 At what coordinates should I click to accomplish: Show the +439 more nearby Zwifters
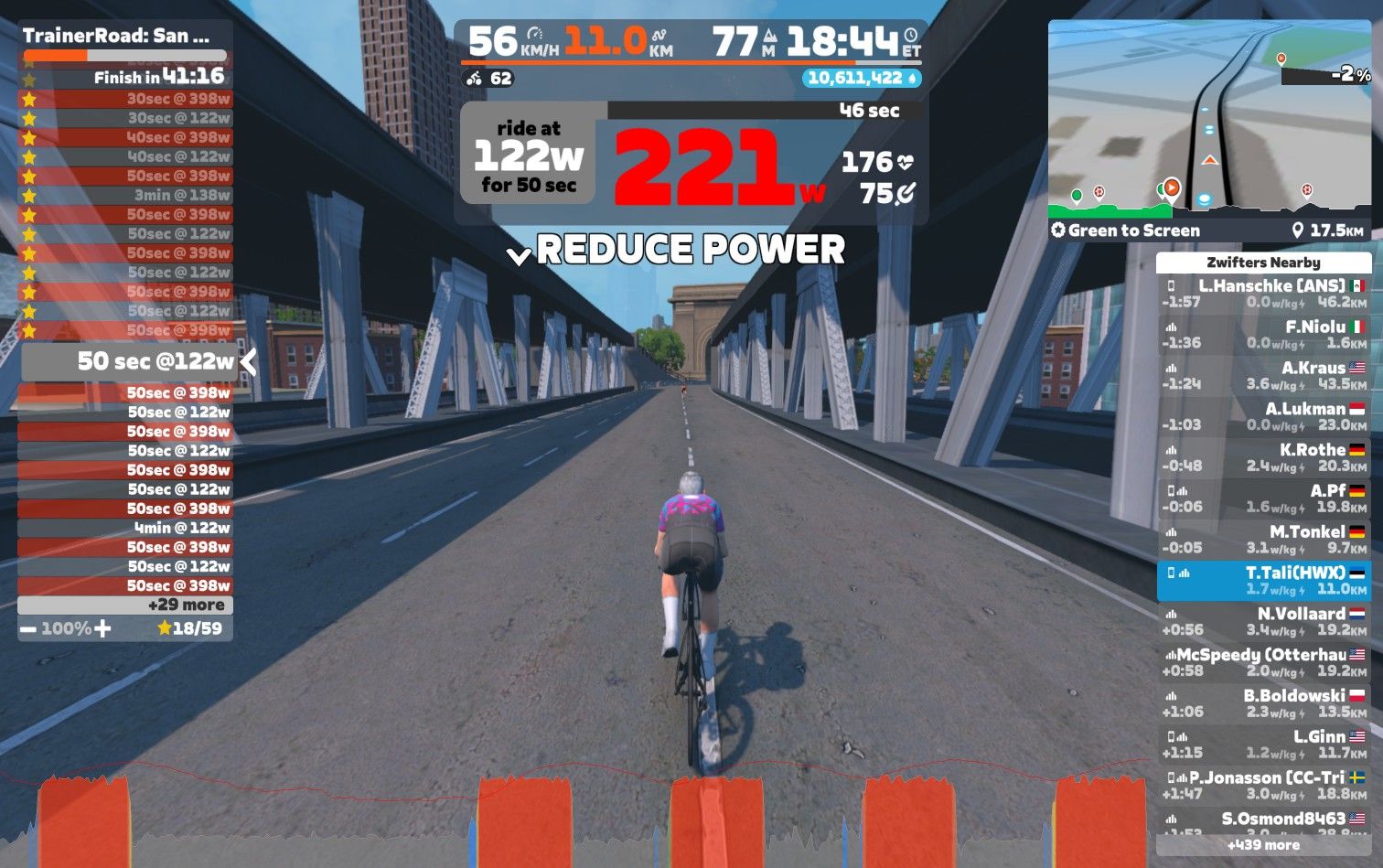(x=1263, y=845)
